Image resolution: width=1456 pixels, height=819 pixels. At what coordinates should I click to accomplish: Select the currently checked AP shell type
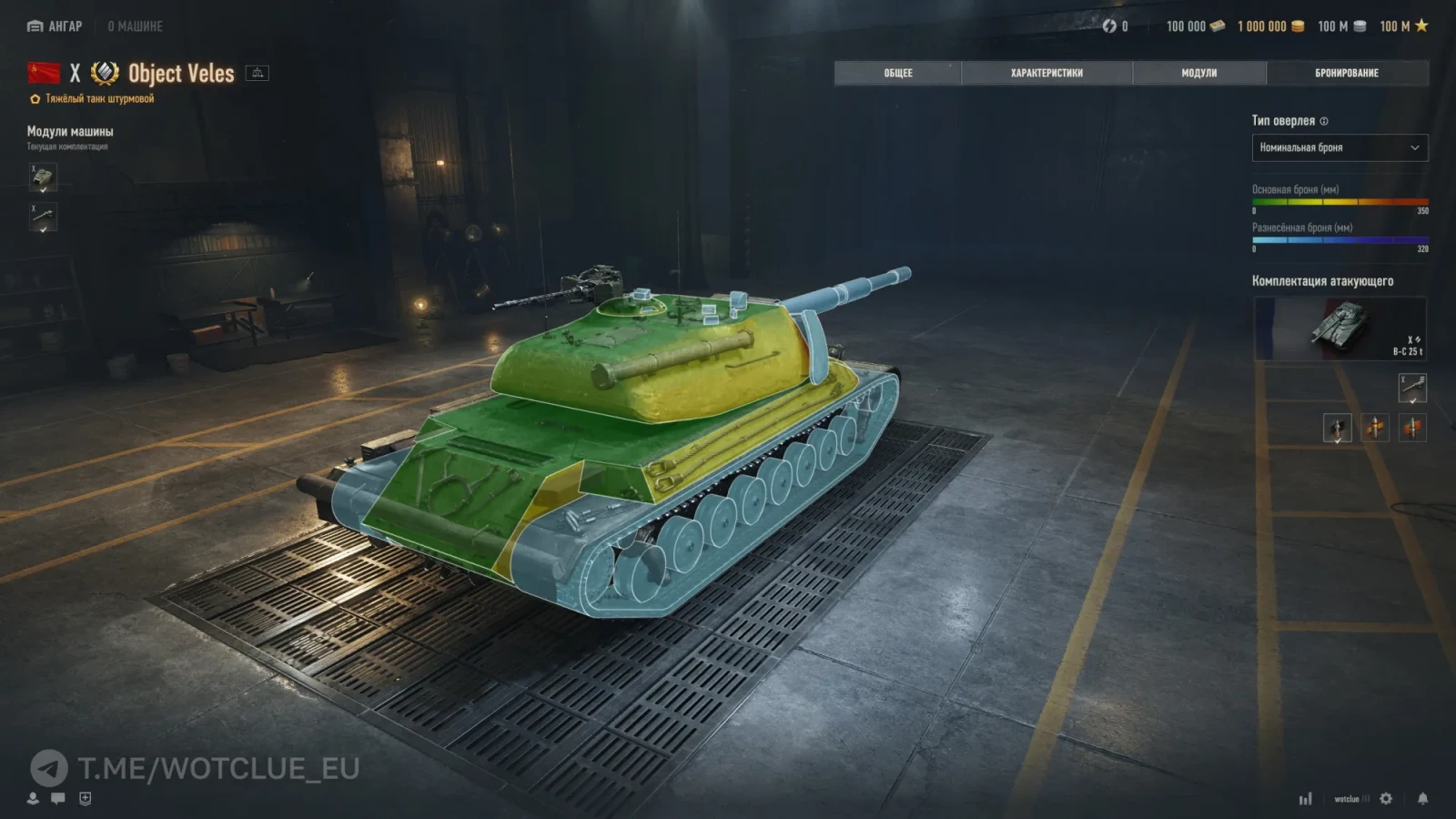pyautogui.click(x=1338, y=428)
